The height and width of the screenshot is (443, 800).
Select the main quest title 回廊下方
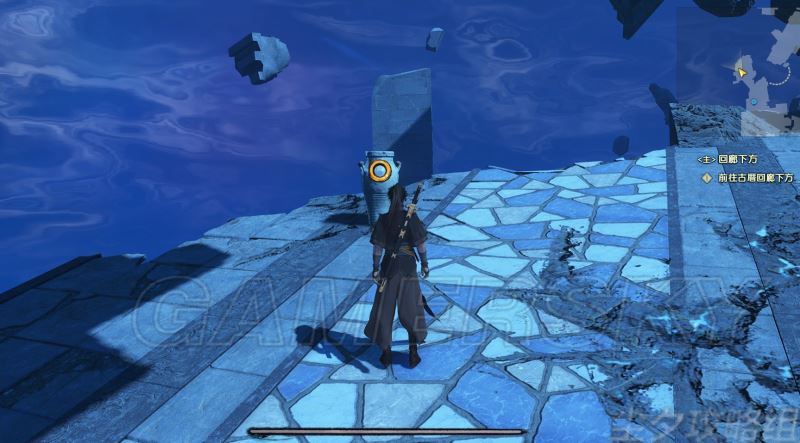(735, 158)
